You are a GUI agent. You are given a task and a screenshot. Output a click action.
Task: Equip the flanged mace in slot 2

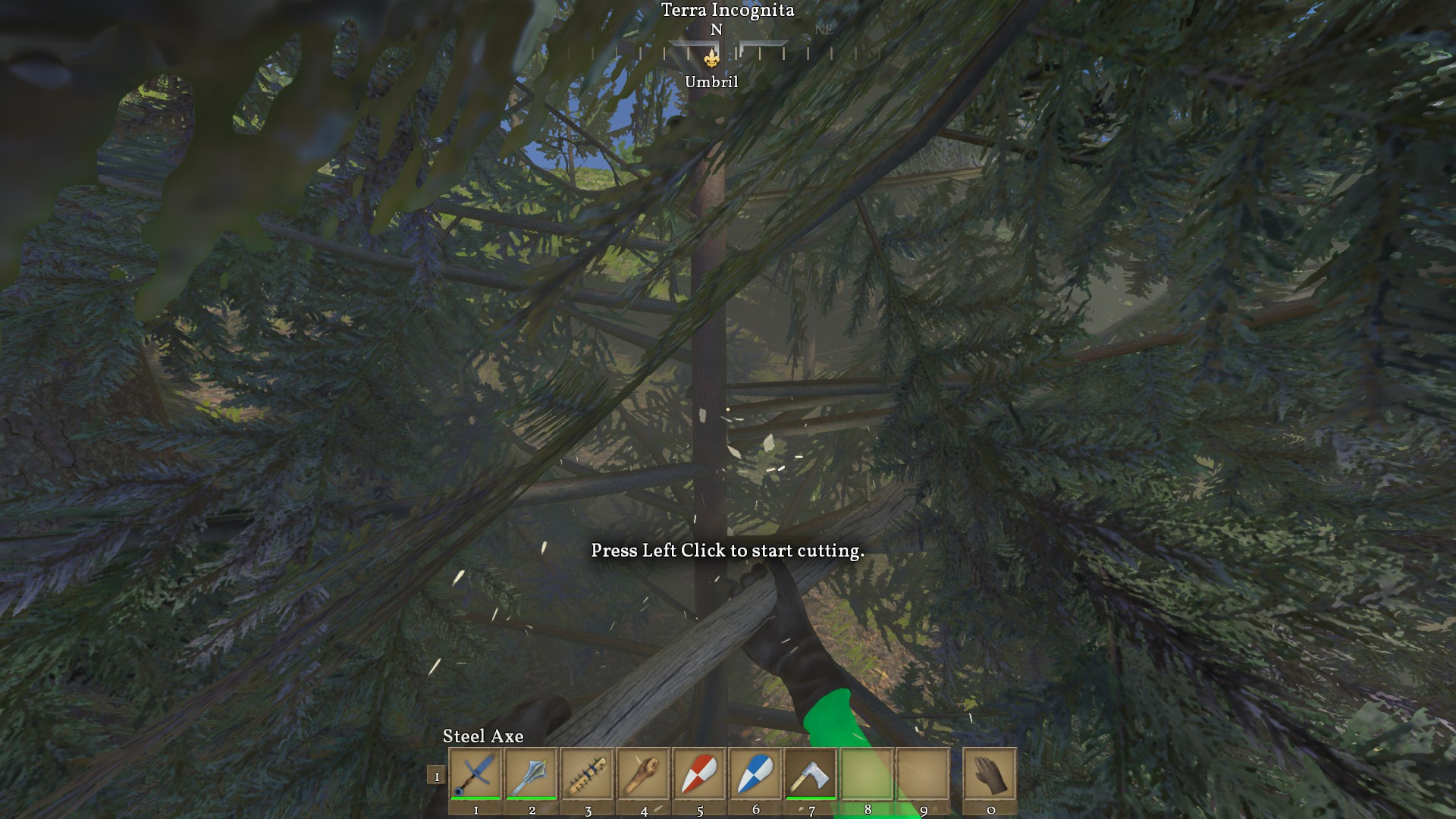coord(532,774)
